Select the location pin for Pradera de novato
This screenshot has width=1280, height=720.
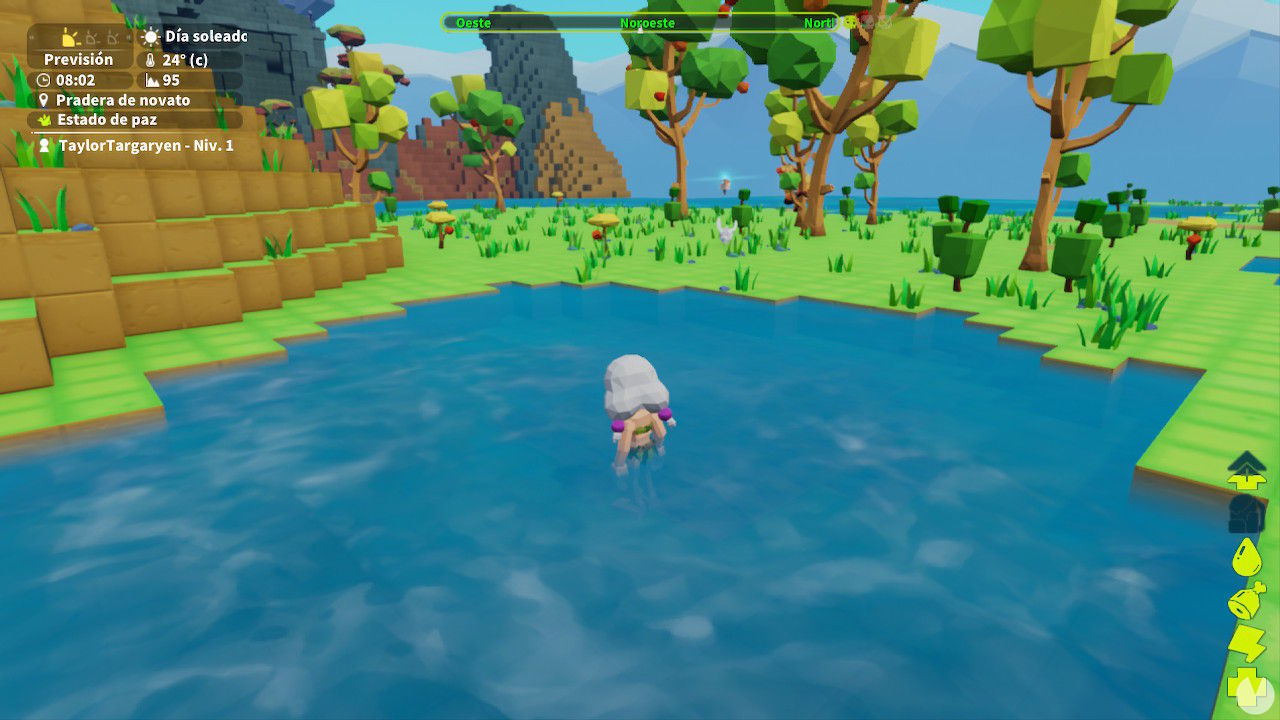(x=43, y=100)
